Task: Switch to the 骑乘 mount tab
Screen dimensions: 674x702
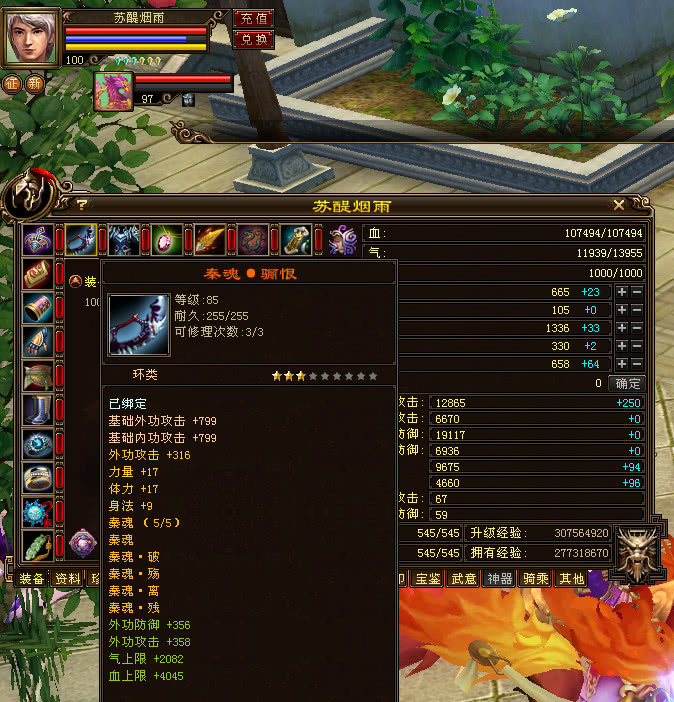Action: pos(536,579)
